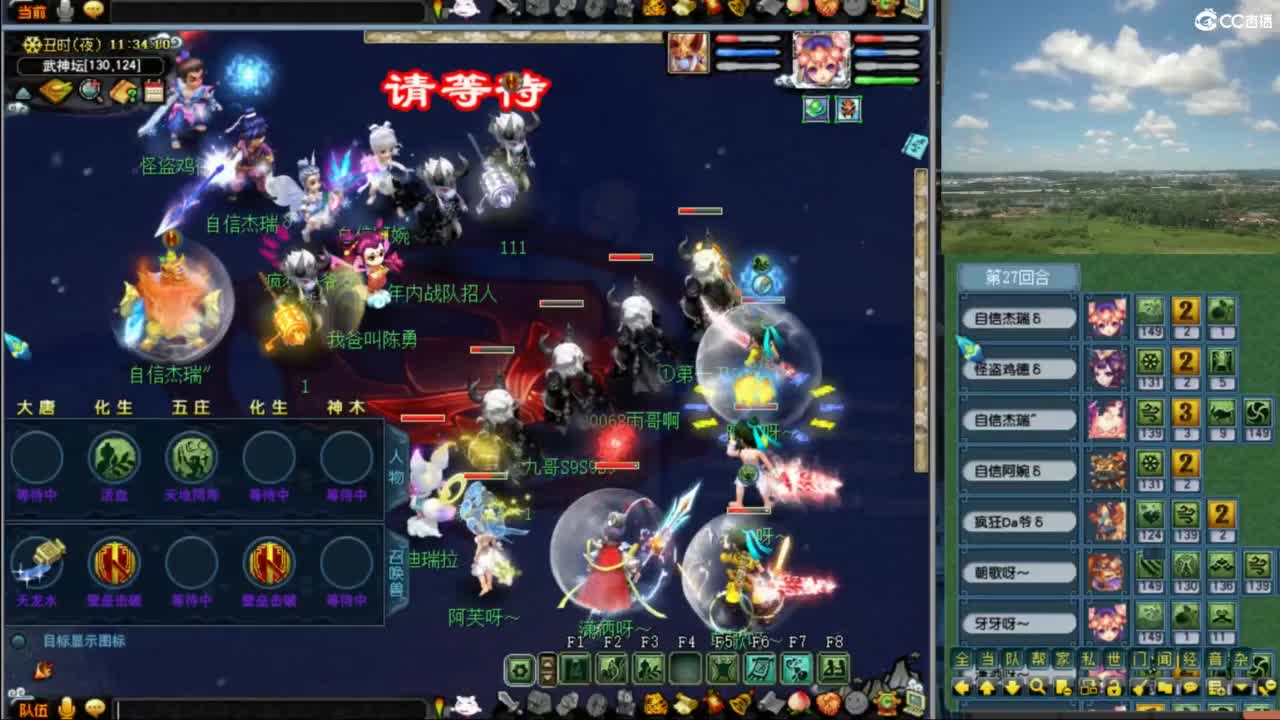The width and height of the screenshot is (1280, 720).
Task: Toggle the chat lock icon
Action: coord(1114,687)
